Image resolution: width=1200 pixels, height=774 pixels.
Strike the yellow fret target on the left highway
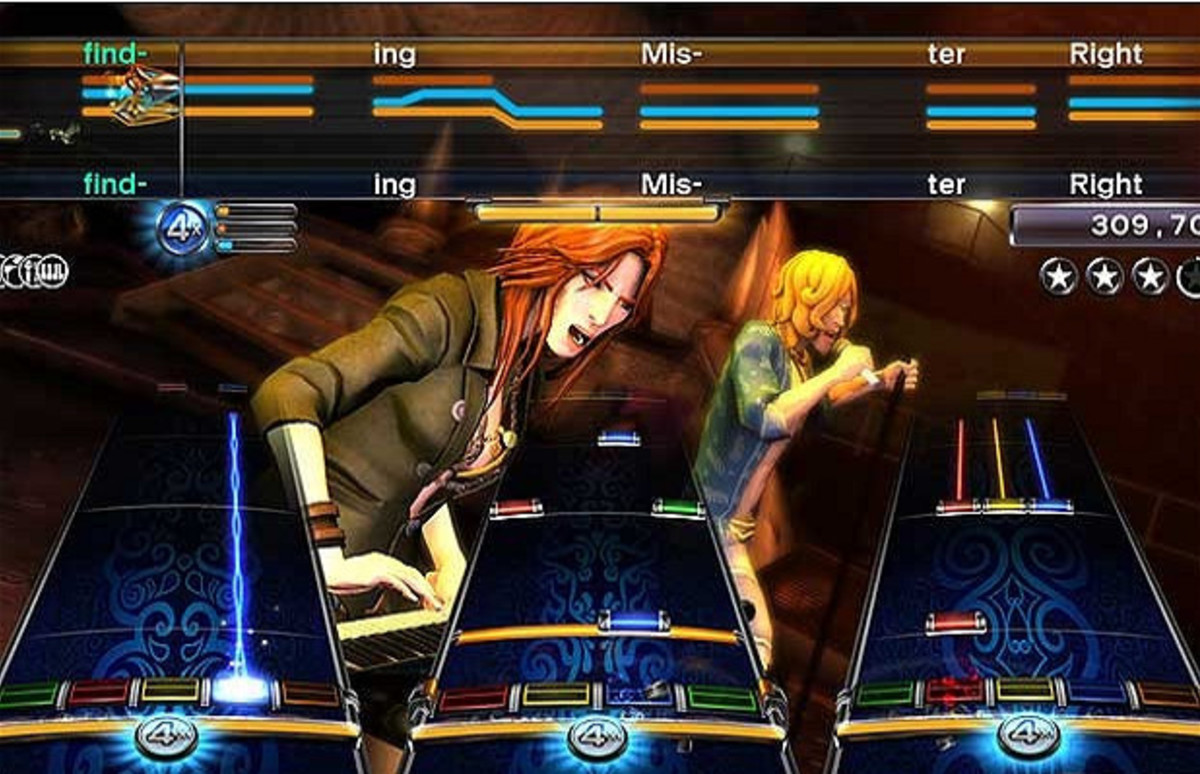169,690
